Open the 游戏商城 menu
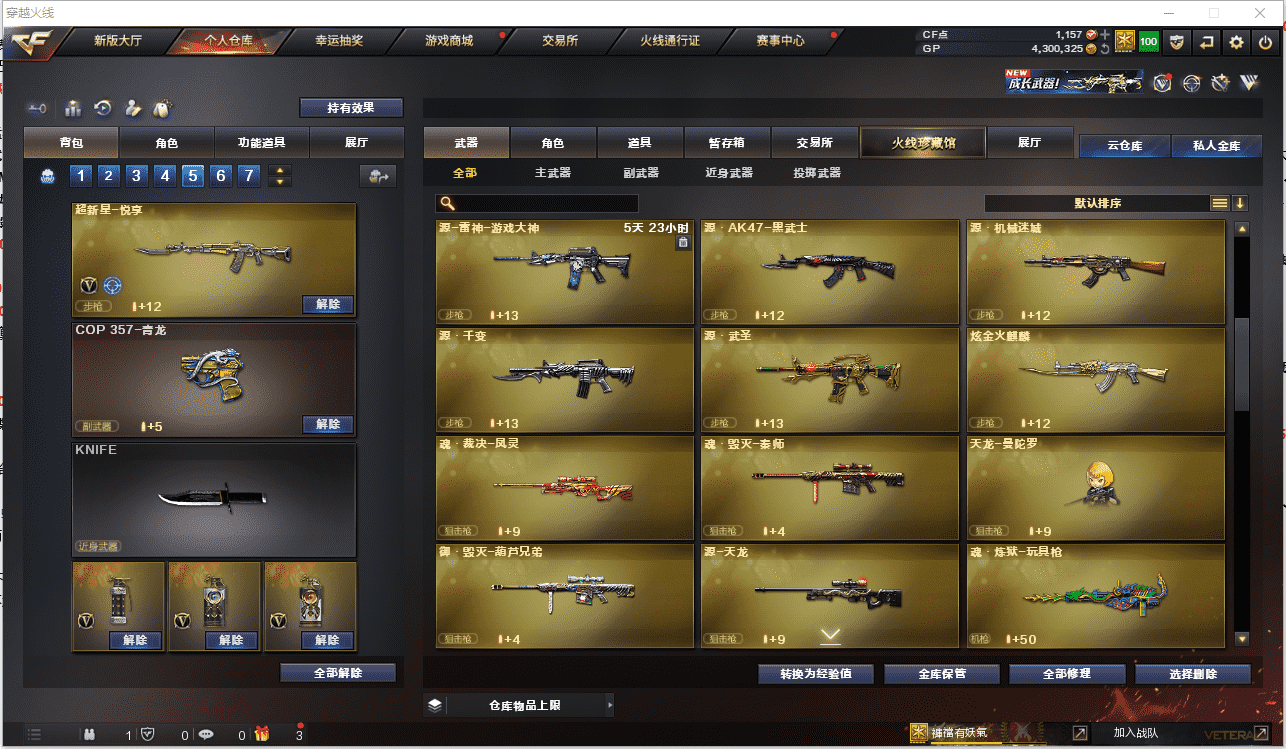Screen dimensions: 1286x749 coord(449,41)
